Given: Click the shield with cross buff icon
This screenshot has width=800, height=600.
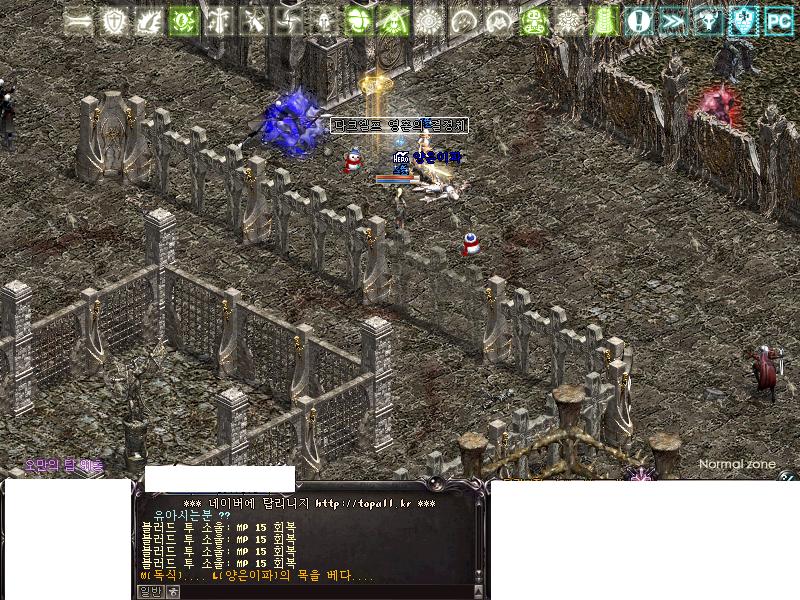Looking at the screenshot, I should click(x=114, y=20).
